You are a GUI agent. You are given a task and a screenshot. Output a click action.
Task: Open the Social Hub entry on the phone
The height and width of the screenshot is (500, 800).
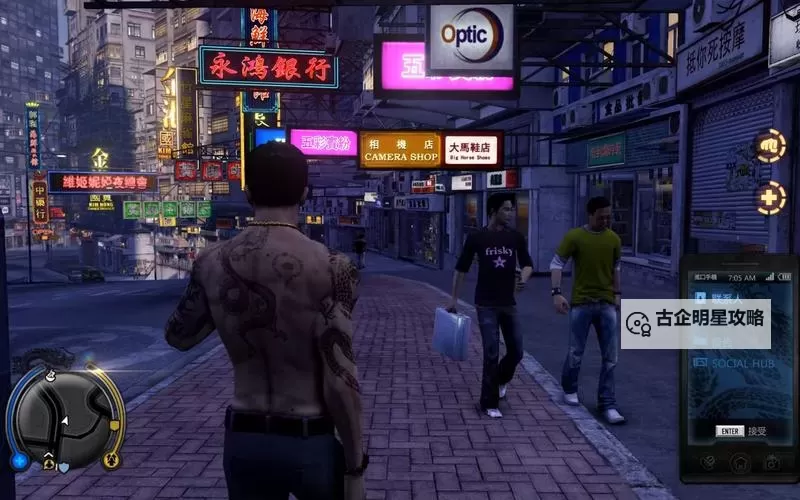738,363
